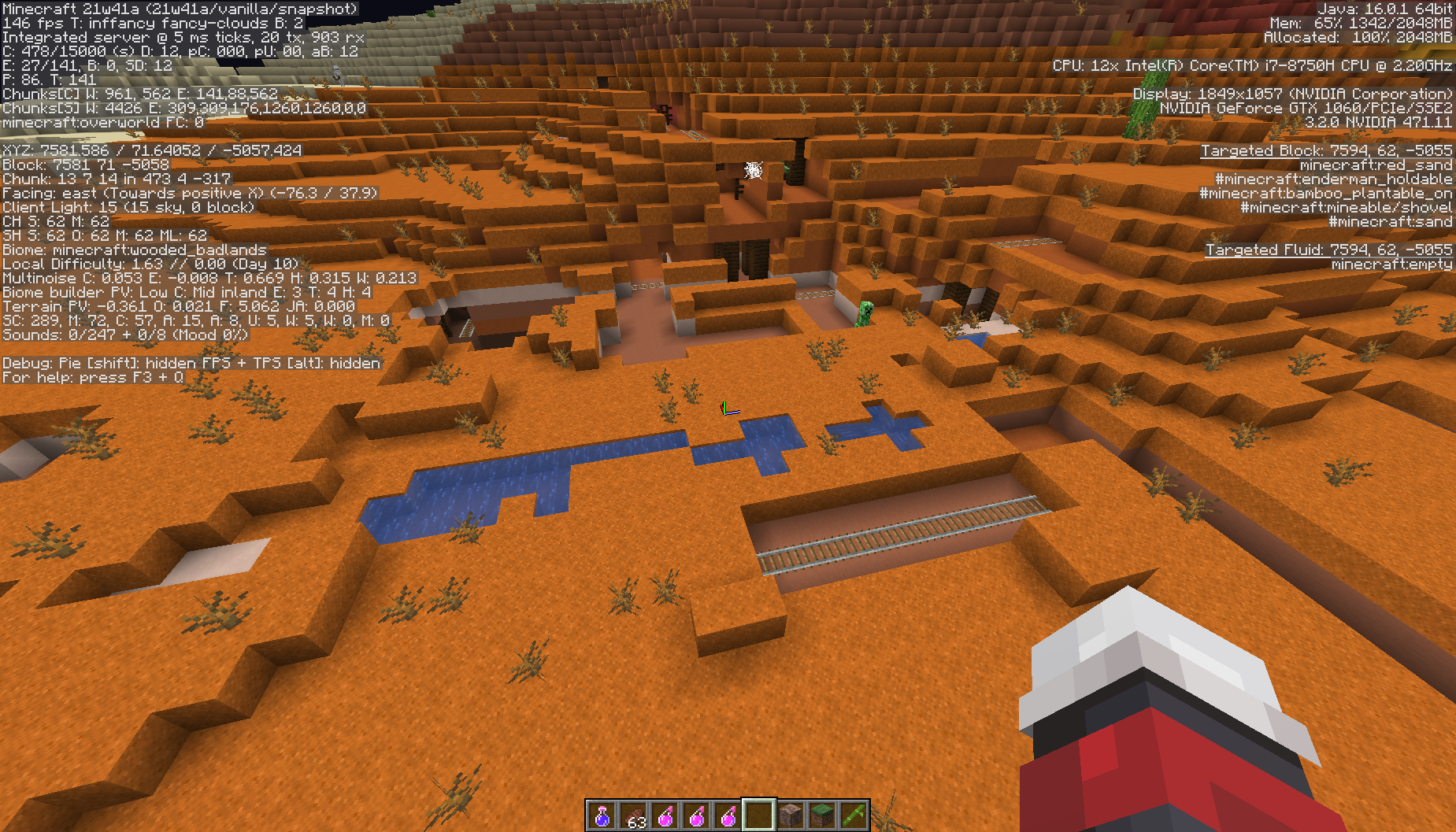The height and width of the screenshot is (832, 1456).
Task: Pick the bamboo item in the hotbar
Action: click(x=854, y=815)
